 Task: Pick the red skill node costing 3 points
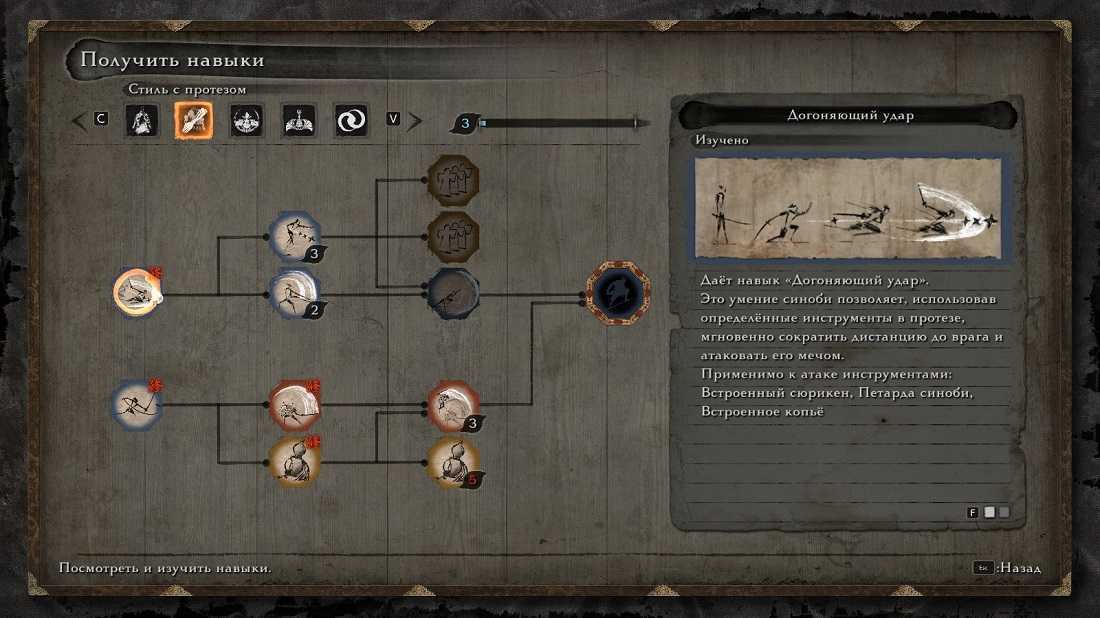pyautogui.click(x=453, y=405)
